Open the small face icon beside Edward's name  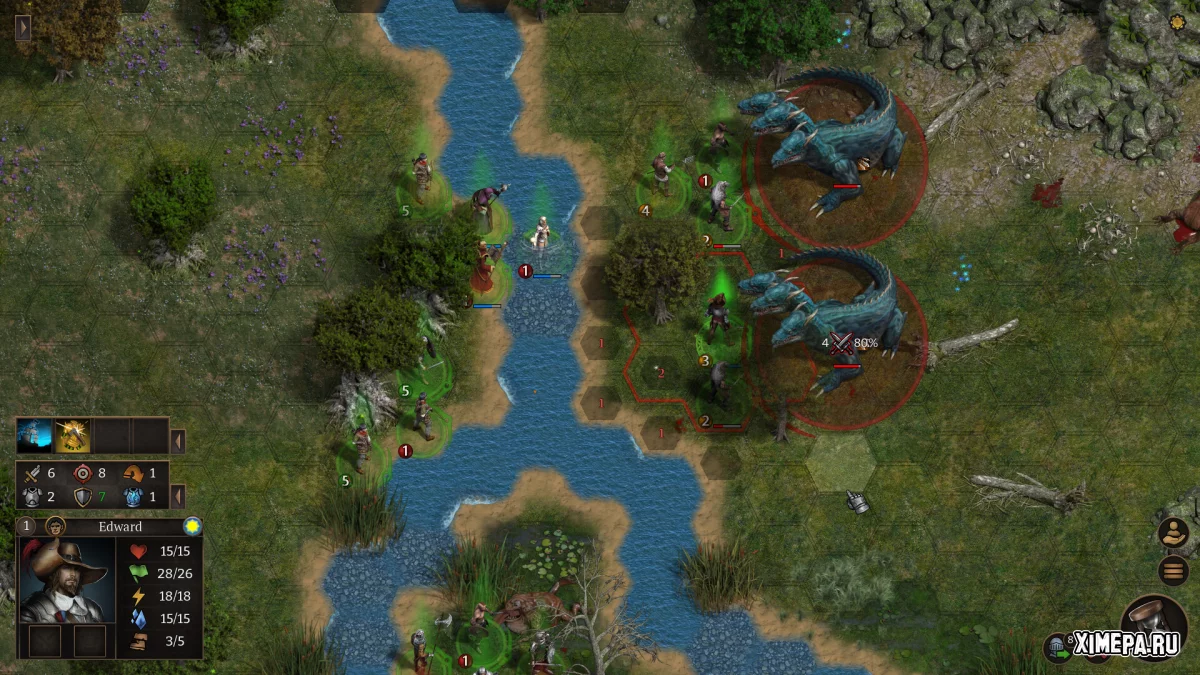(x=56, y=527)
